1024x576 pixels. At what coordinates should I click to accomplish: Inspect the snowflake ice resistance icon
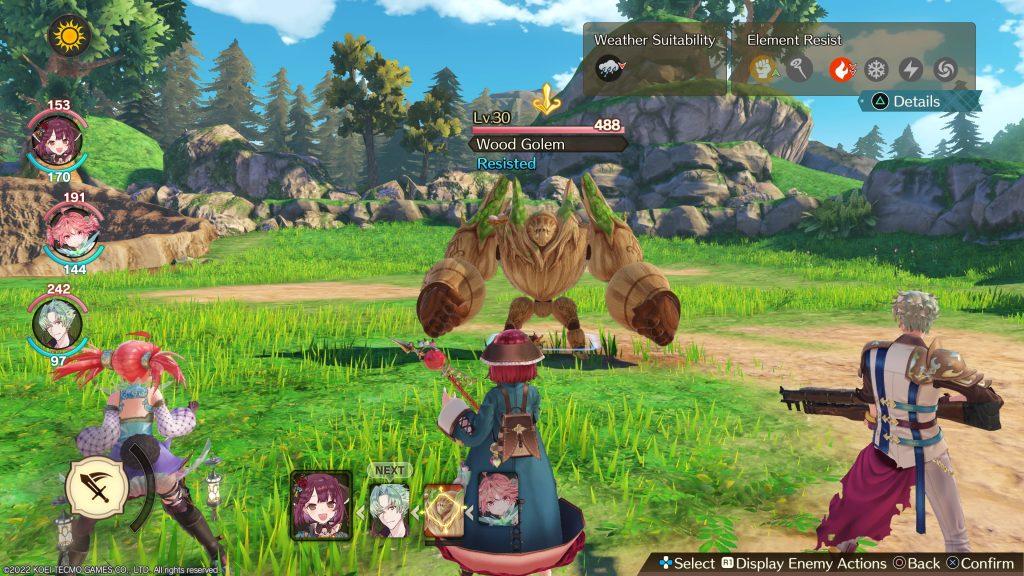876,69
